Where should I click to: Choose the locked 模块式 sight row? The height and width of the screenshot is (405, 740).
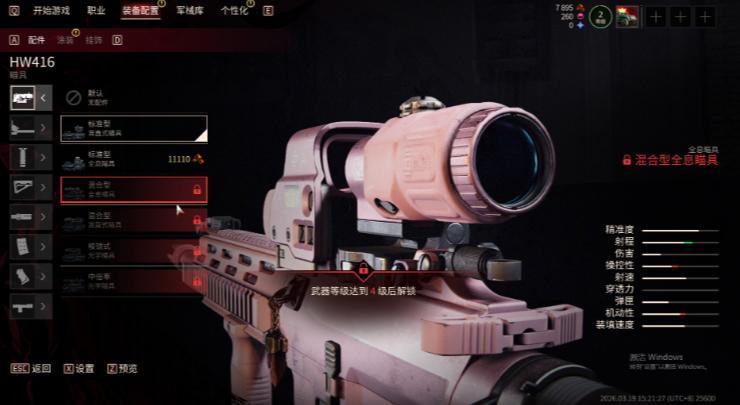pos(133,249)
